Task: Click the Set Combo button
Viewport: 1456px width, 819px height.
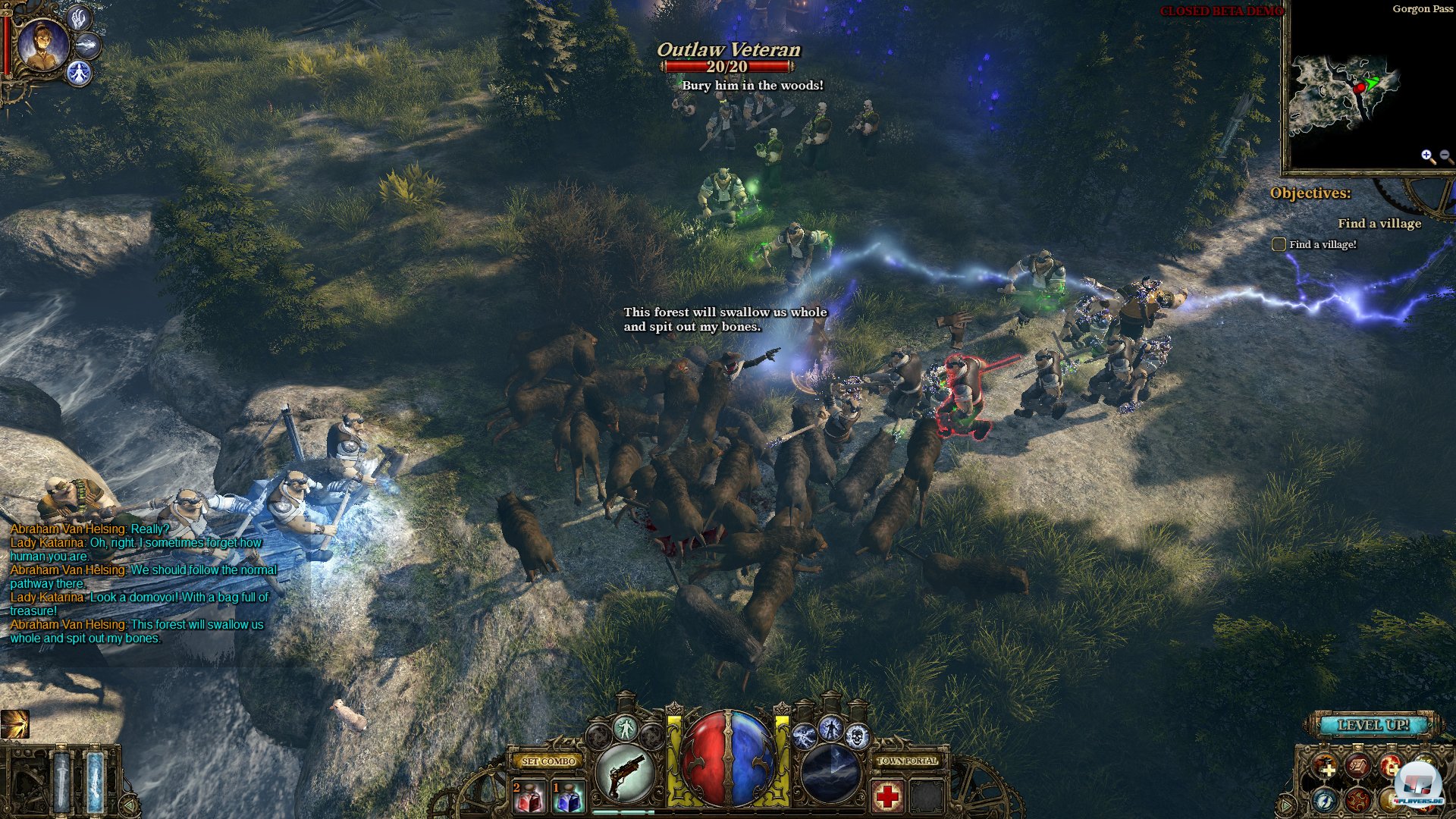Action: (549, 761)
